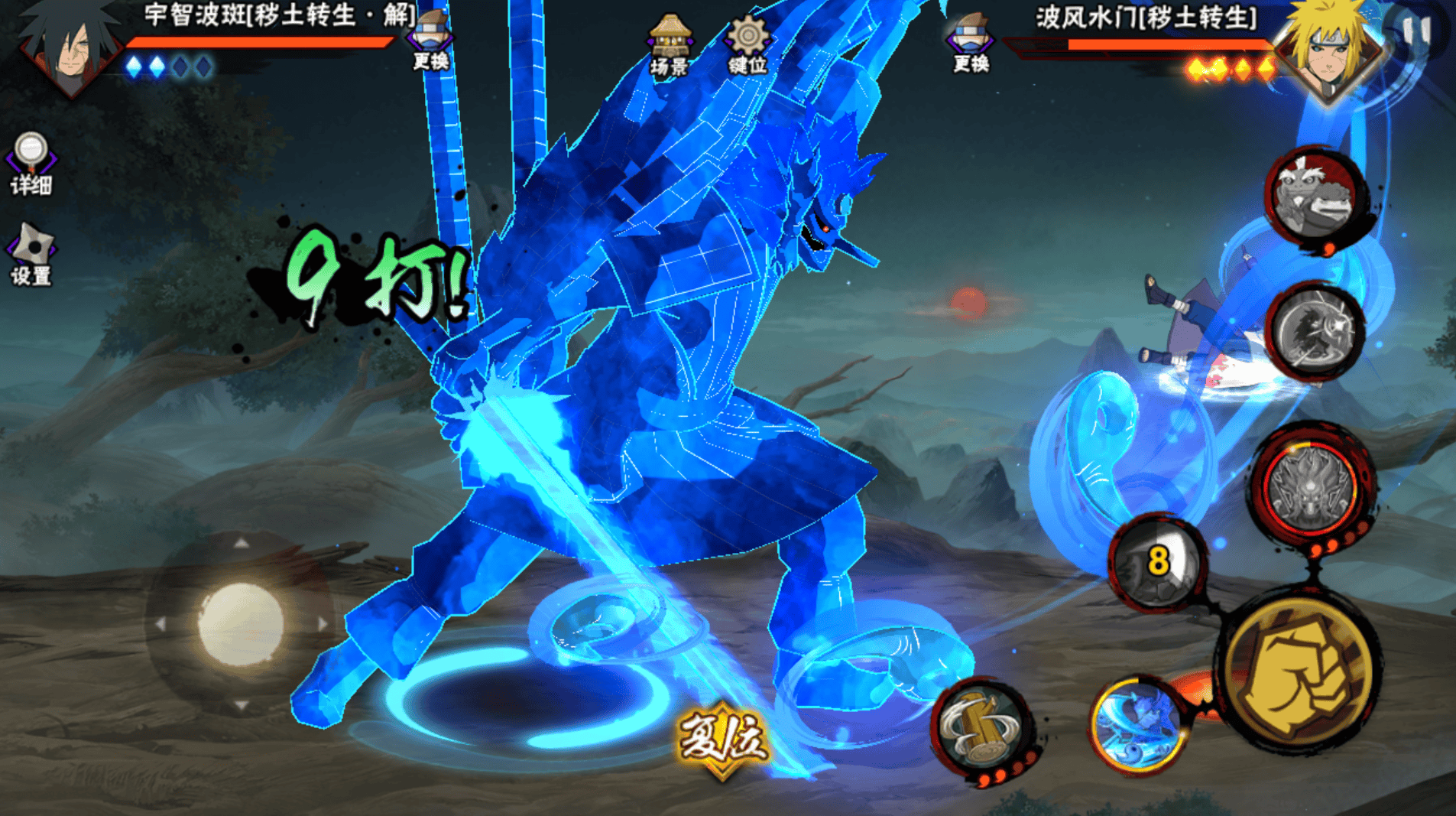
Task: Pause the match
Action: click(1419, 29)
